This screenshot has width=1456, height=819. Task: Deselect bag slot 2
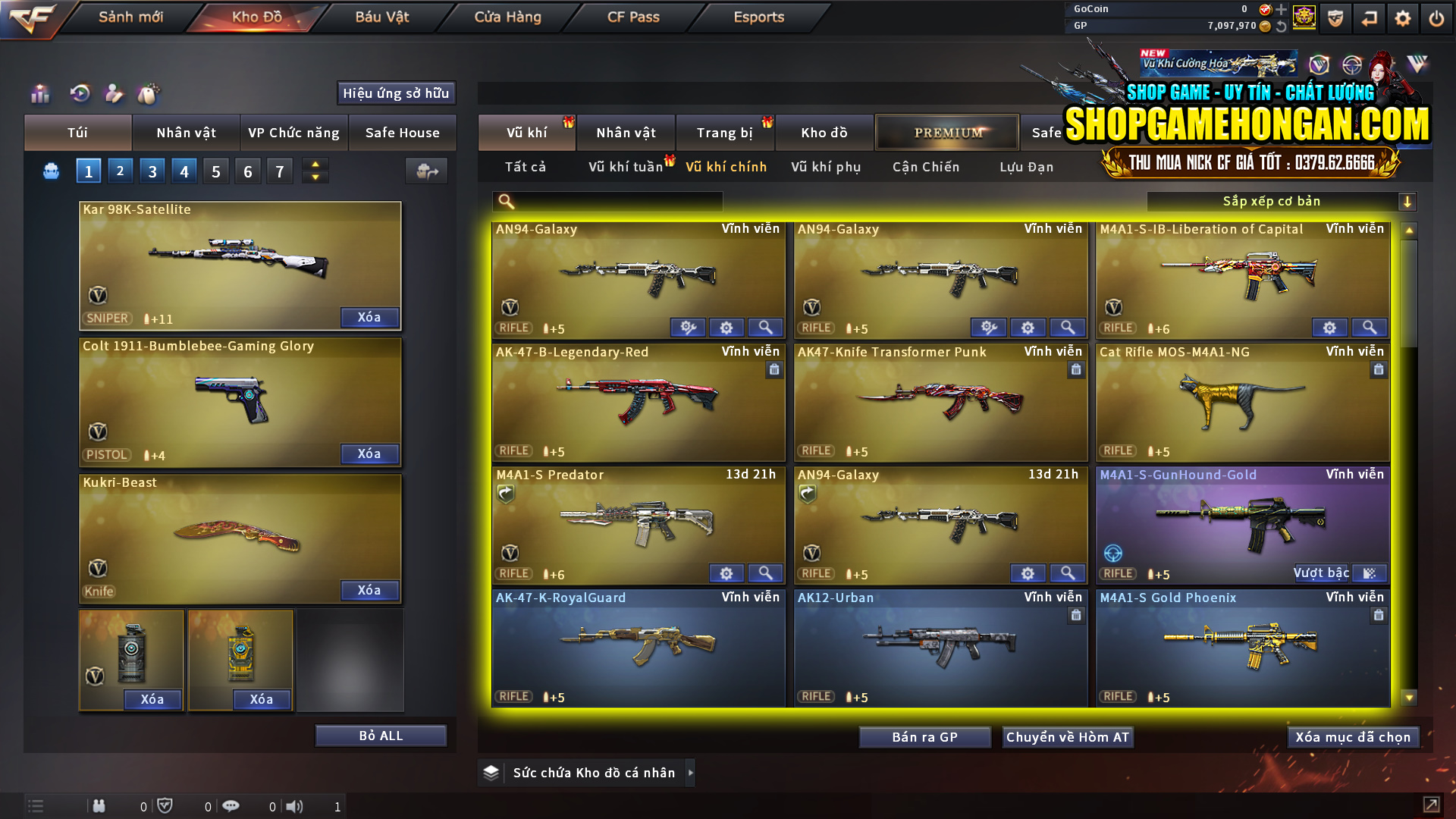[120, 170]
